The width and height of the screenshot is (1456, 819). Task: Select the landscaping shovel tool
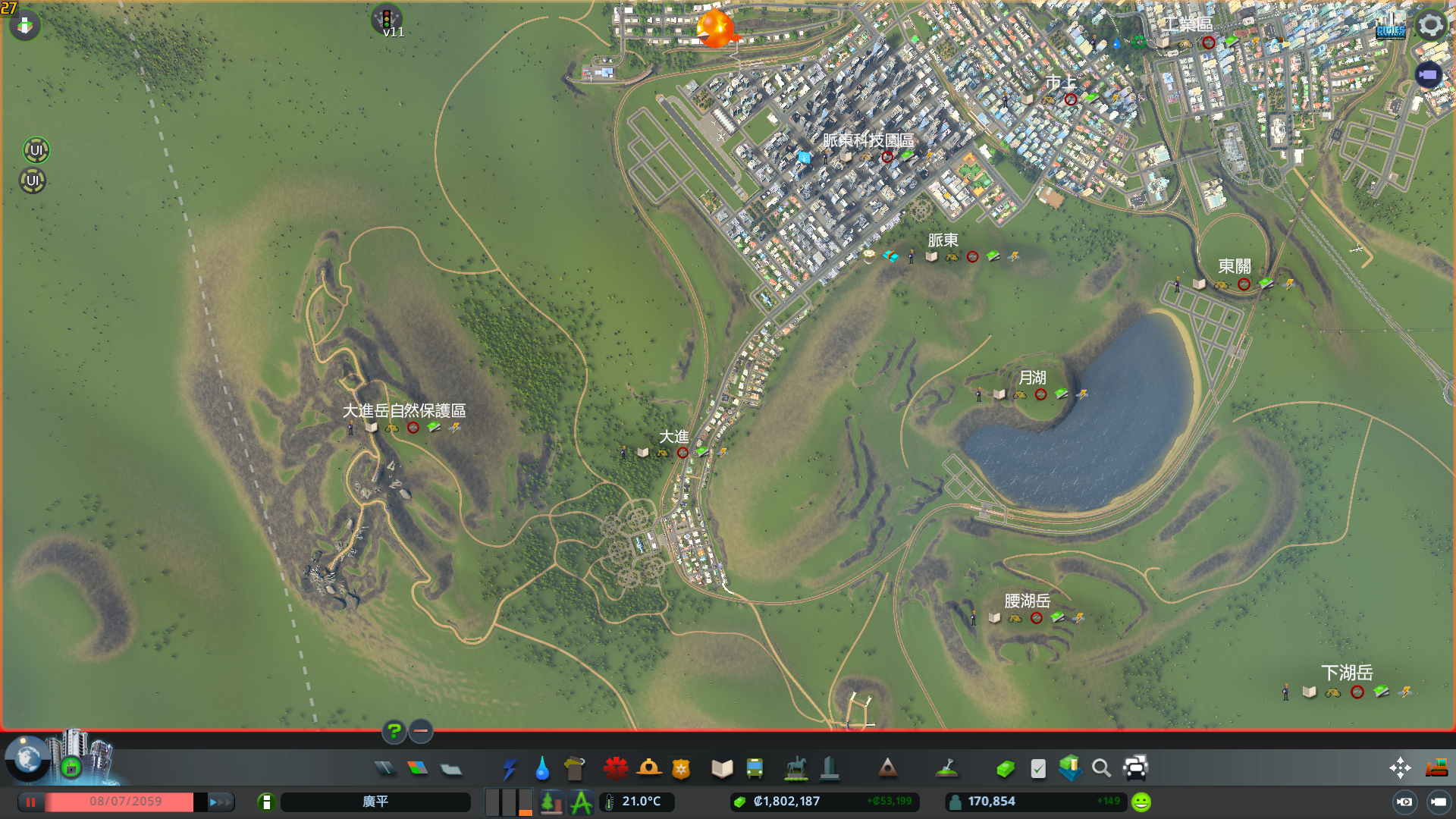(x=946, y=769)
